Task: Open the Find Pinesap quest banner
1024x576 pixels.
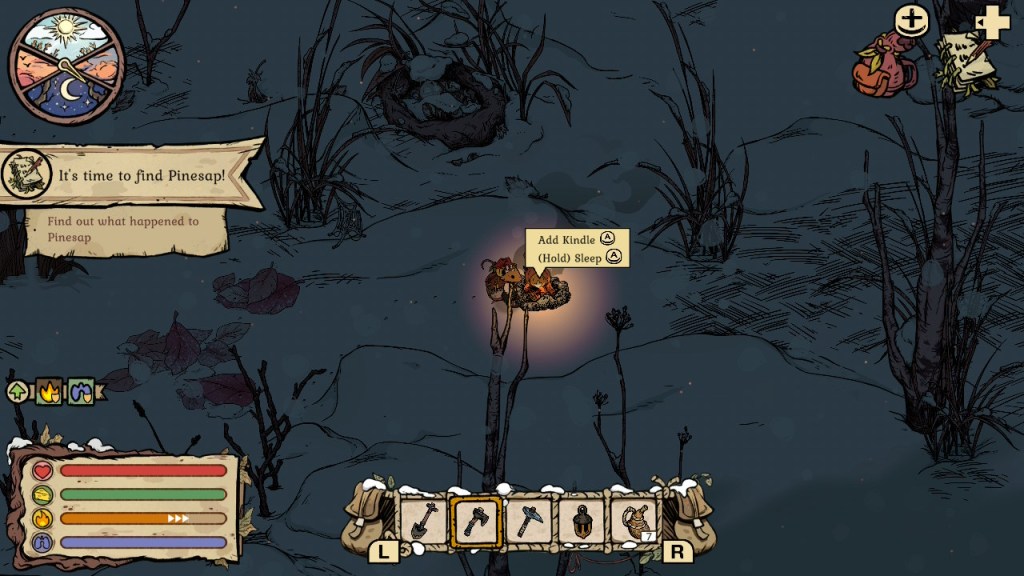Action: tap(130, 175)
